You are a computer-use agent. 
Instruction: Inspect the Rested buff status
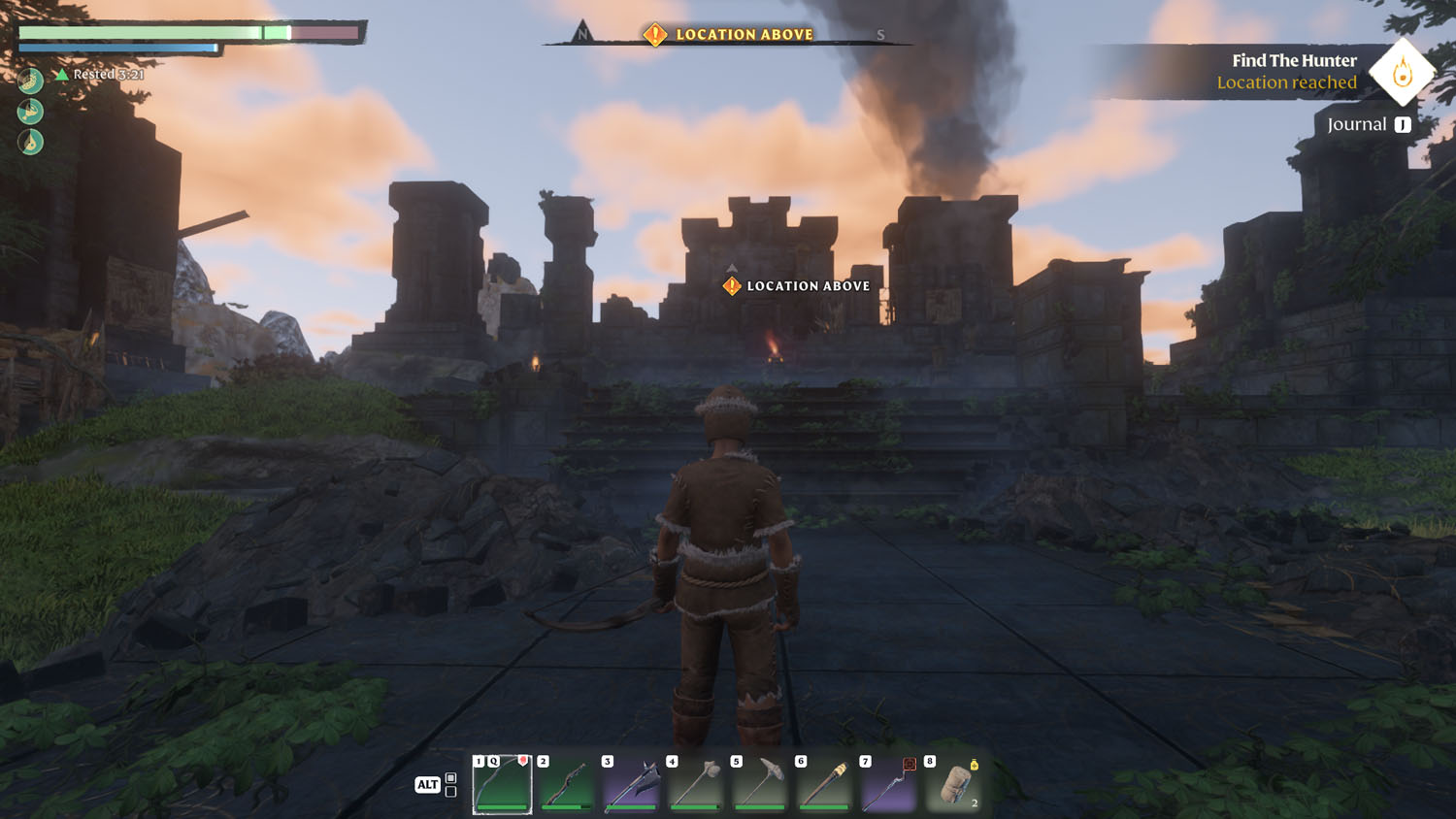101,74
